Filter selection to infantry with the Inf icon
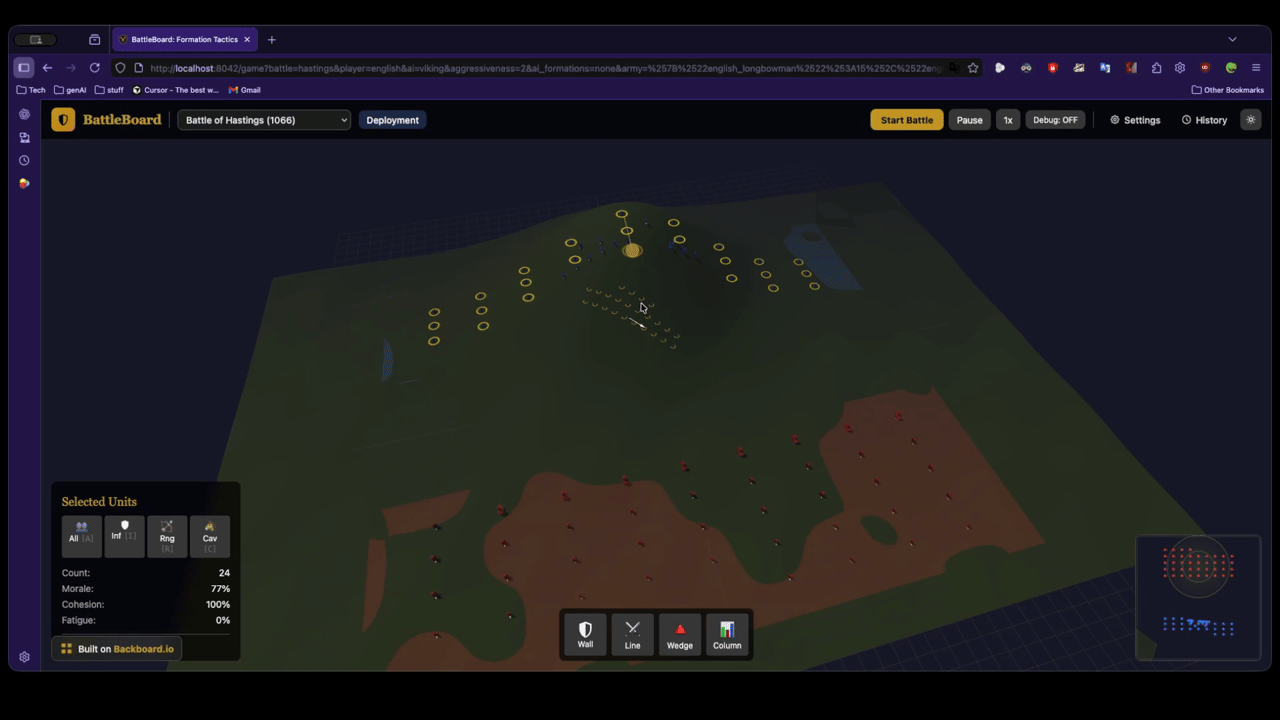The image size is (1280, 720). pyautogui.click(x=124, y=536)
